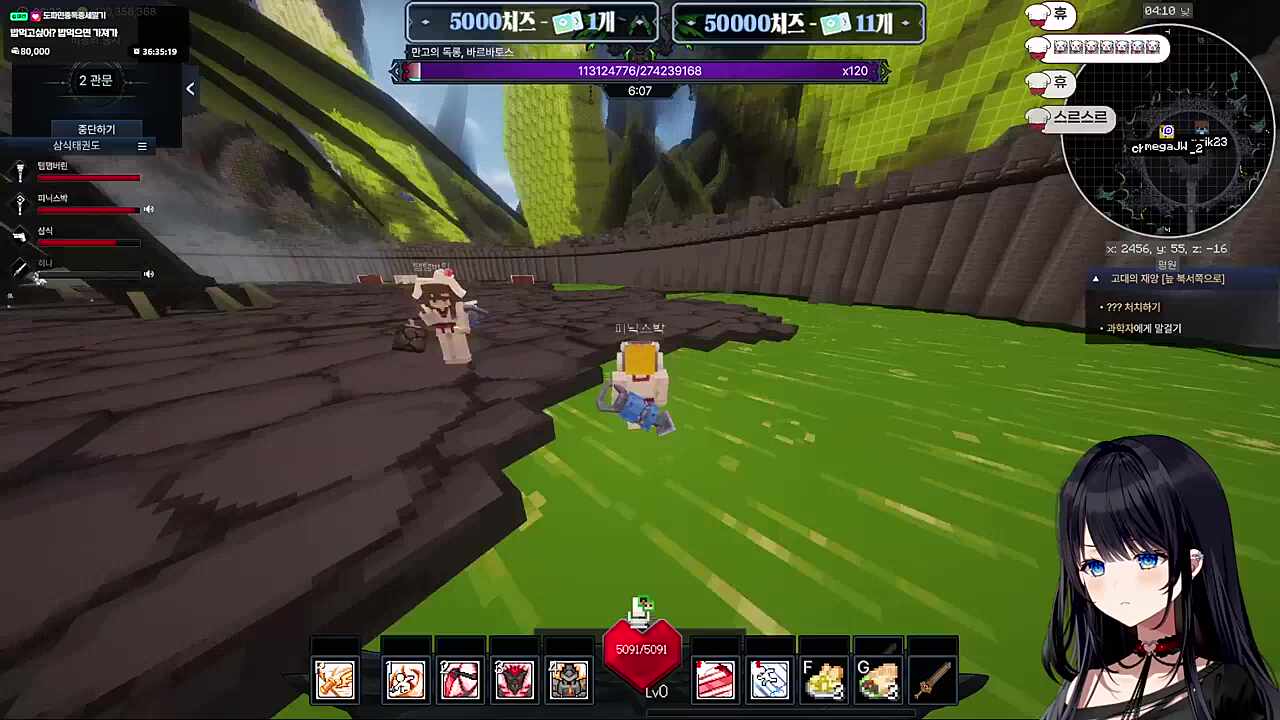Select the blue running figure skill icon
The image size is (1280, 720).
click(x=769, y=680)
